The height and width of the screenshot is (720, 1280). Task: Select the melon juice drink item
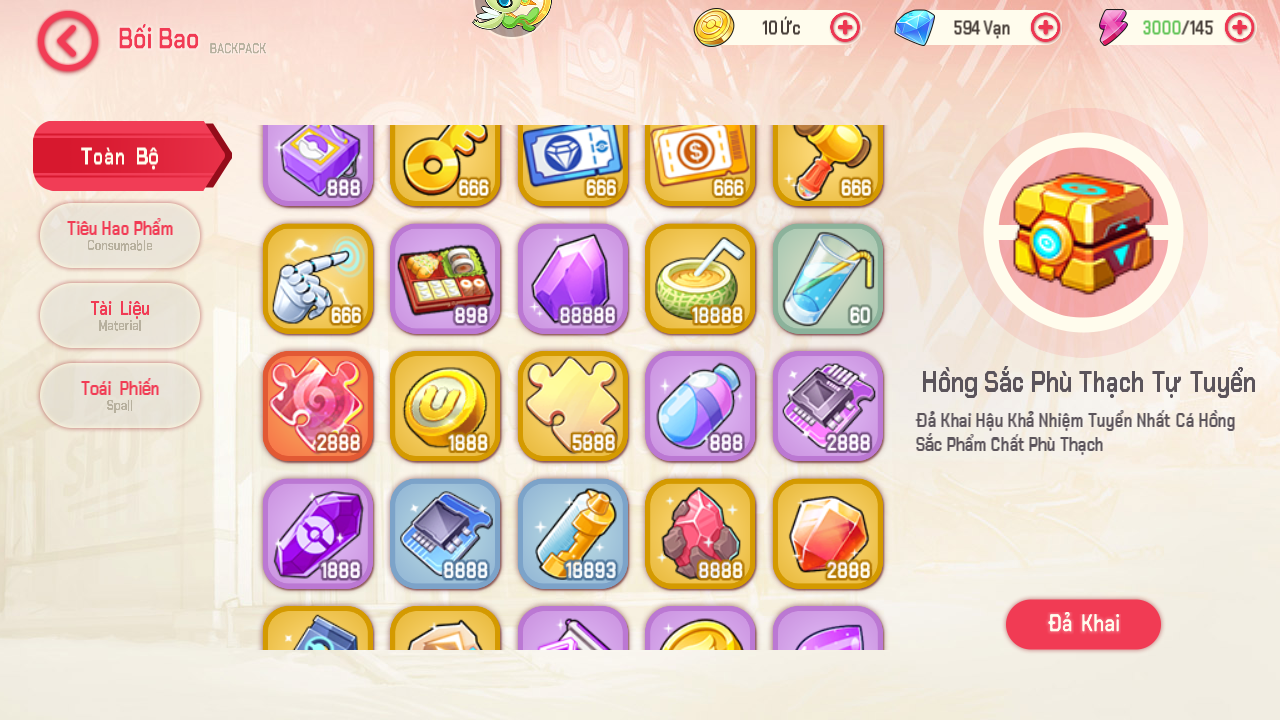pyautogui.click(x=700, y=279)
